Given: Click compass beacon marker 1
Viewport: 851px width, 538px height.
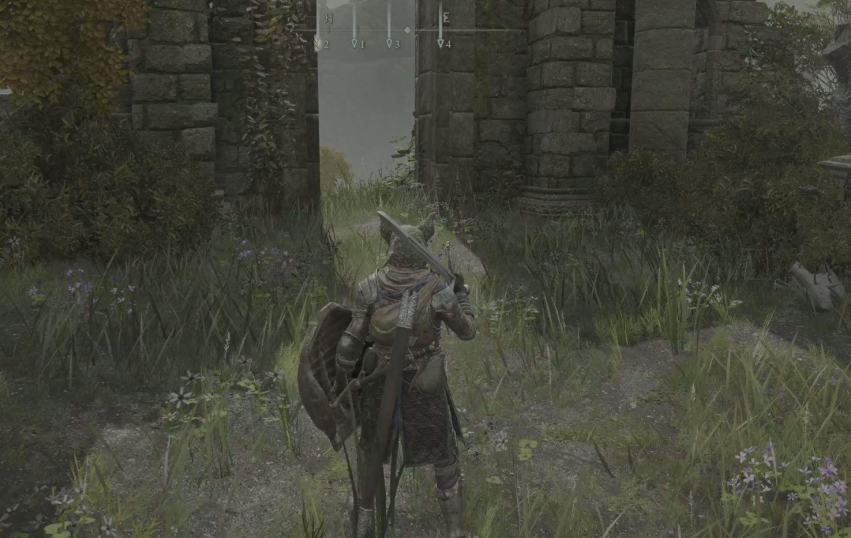Looking at the screenshot, I should tap(354, 43).
